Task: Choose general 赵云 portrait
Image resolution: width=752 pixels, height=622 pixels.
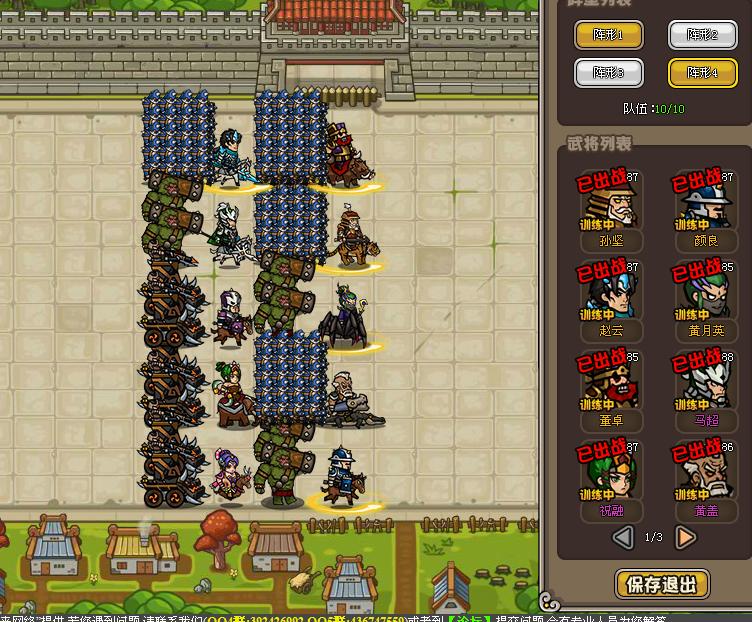Action: [x=608, y=294]
